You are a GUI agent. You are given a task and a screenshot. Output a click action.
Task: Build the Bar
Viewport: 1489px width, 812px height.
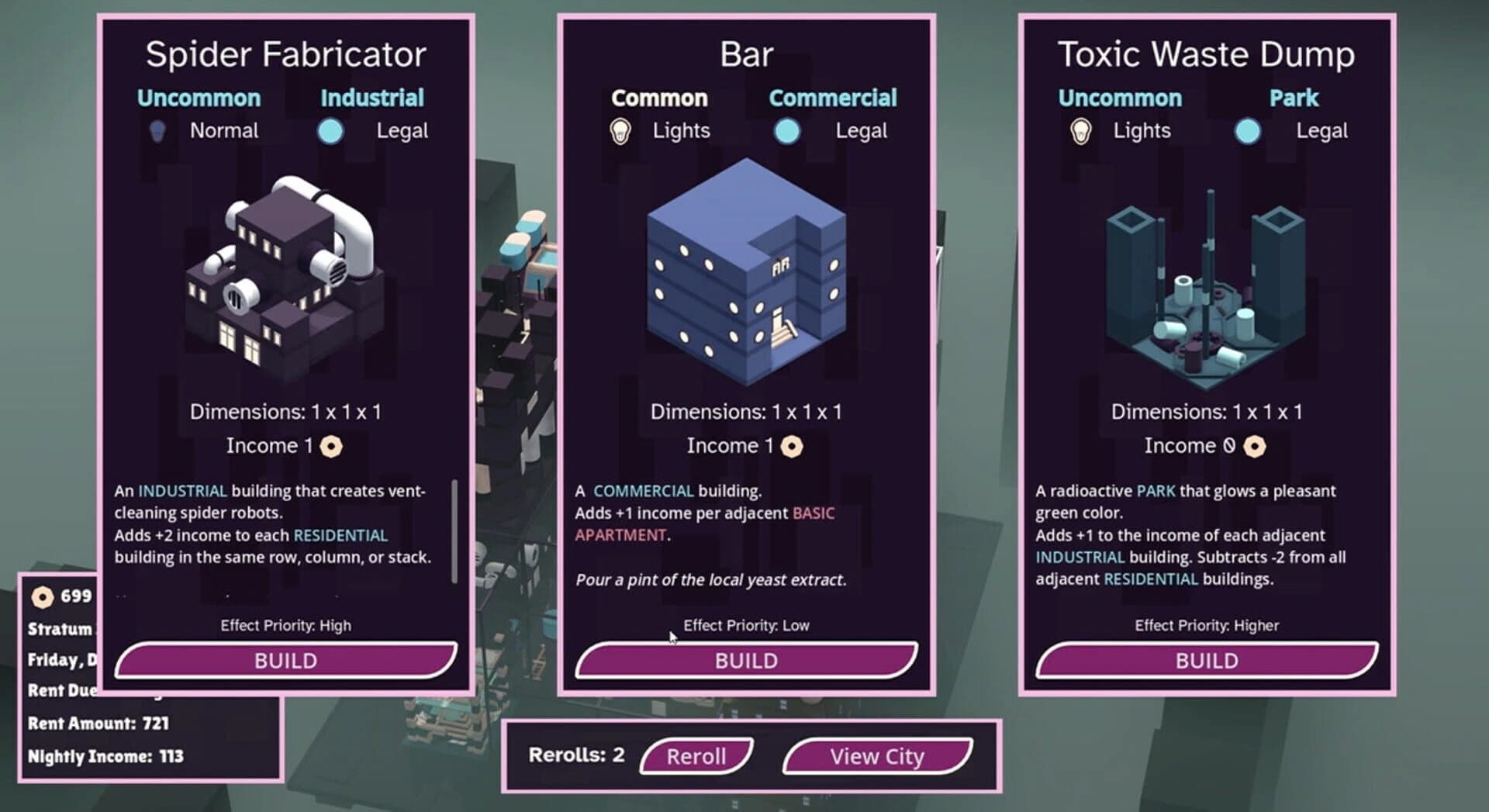tap(745, 660)
